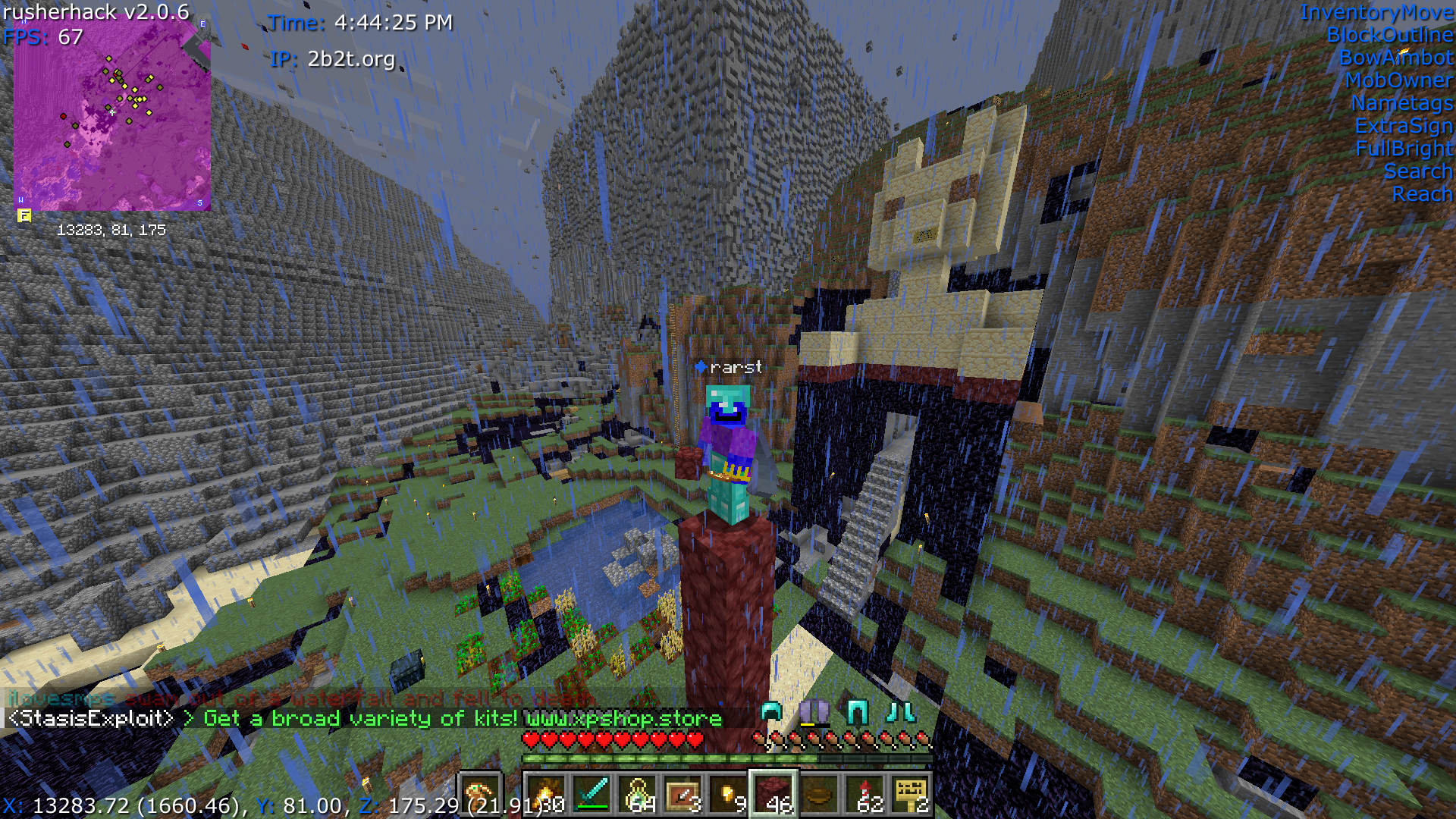1456x819 pixels.
Task: Click the diamond boots armor icon
Action: coord(901,712)
